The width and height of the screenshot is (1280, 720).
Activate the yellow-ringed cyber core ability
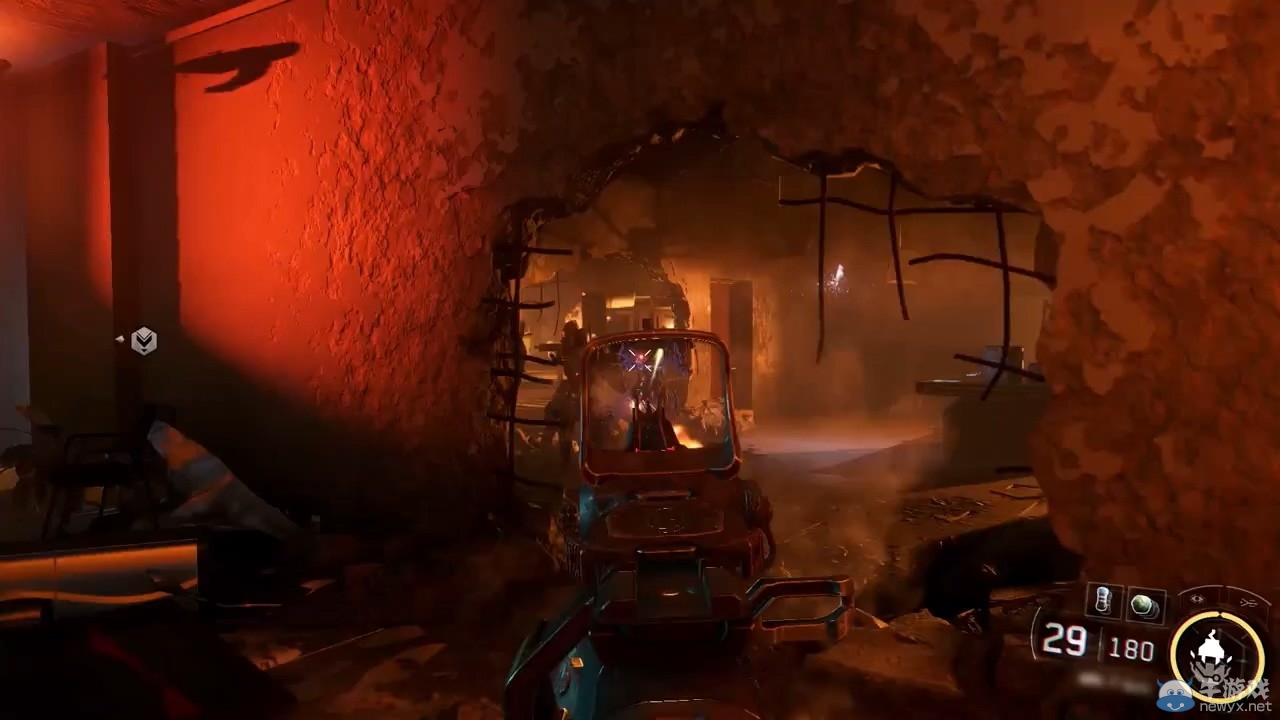[x=1216, y=655]
